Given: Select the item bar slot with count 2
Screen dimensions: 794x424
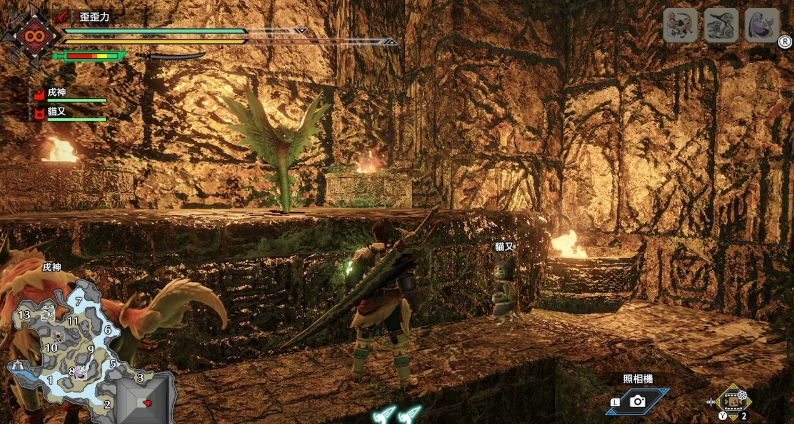Looking at the screenshot, I should pos(733,402).
